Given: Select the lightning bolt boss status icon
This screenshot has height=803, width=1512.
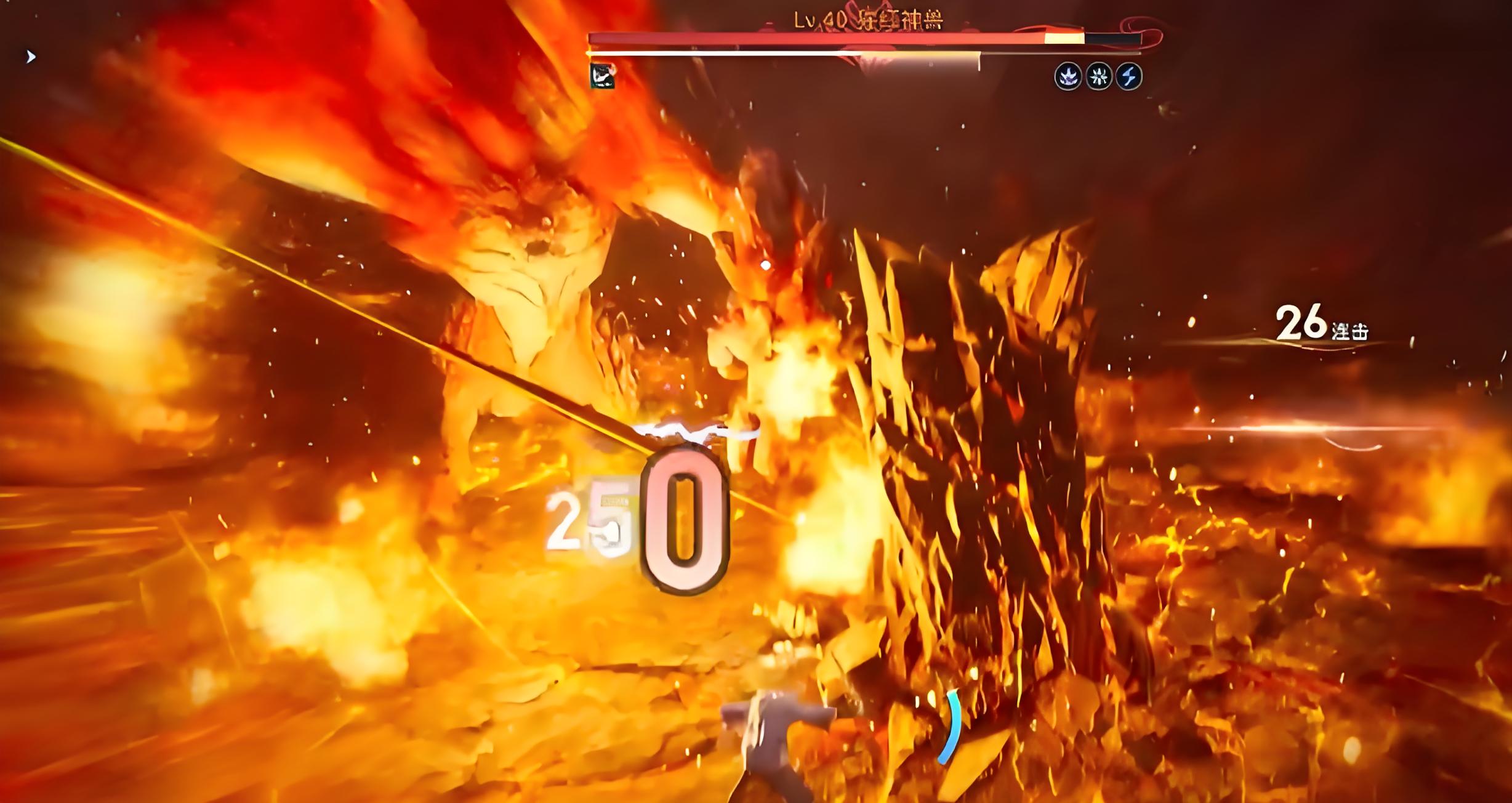Looking at the screenshot, I should tap(1128, 77).
